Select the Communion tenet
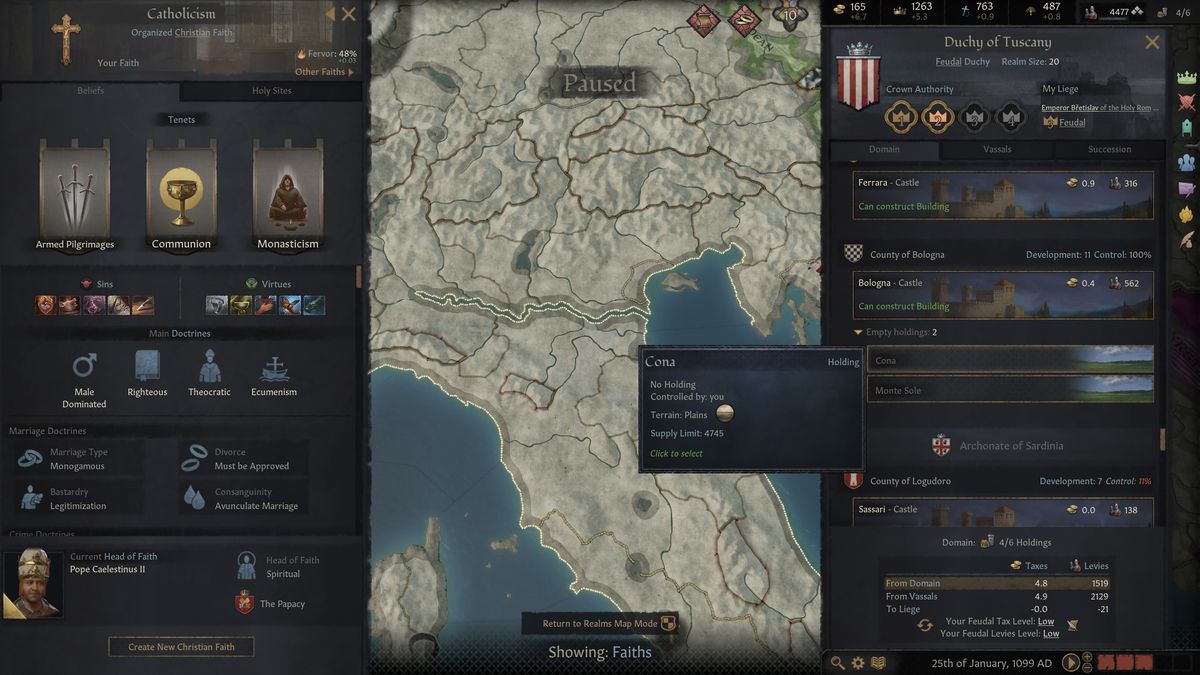The image size is (1200, 675). coord(181,195)
